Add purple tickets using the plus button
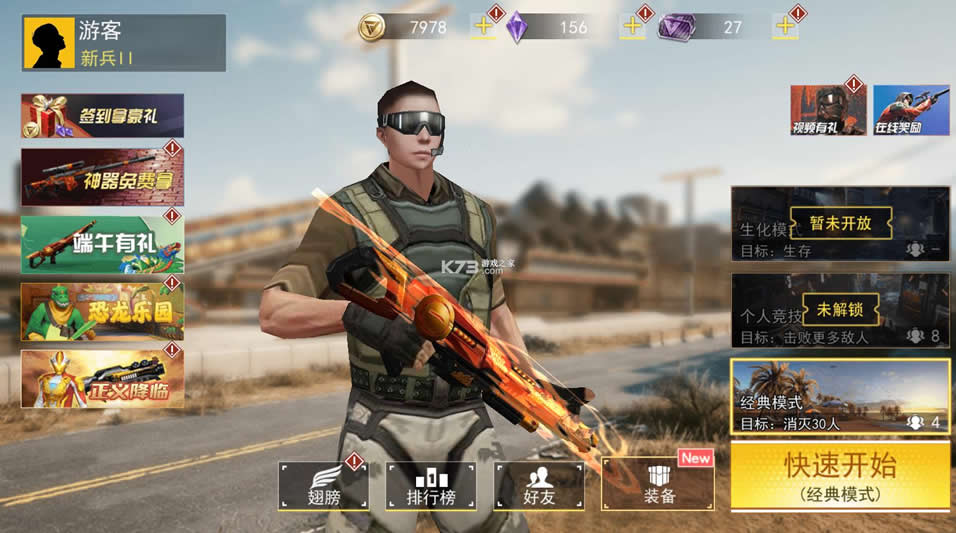956x533 pixels. pos(785,27)
